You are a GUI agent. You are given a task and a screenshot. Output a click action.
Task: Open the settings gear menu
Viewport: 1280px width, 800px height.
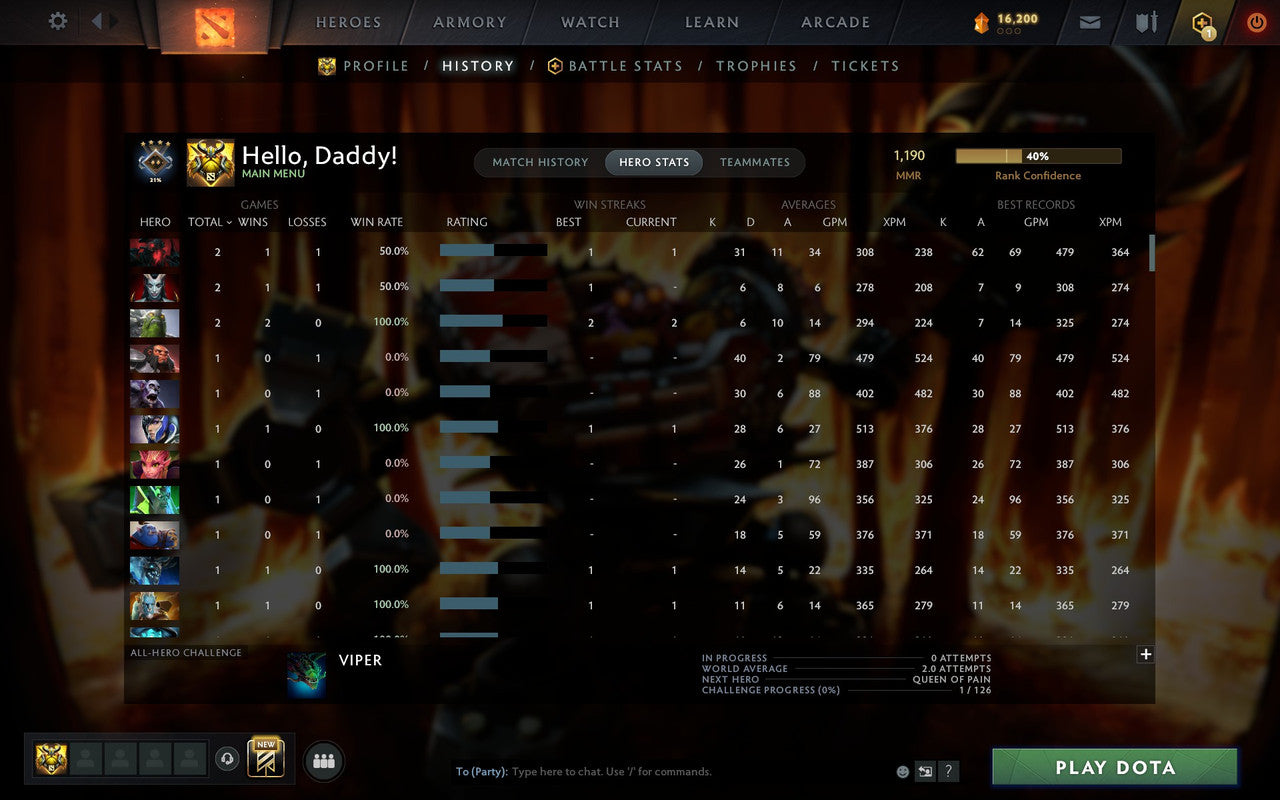57,21
